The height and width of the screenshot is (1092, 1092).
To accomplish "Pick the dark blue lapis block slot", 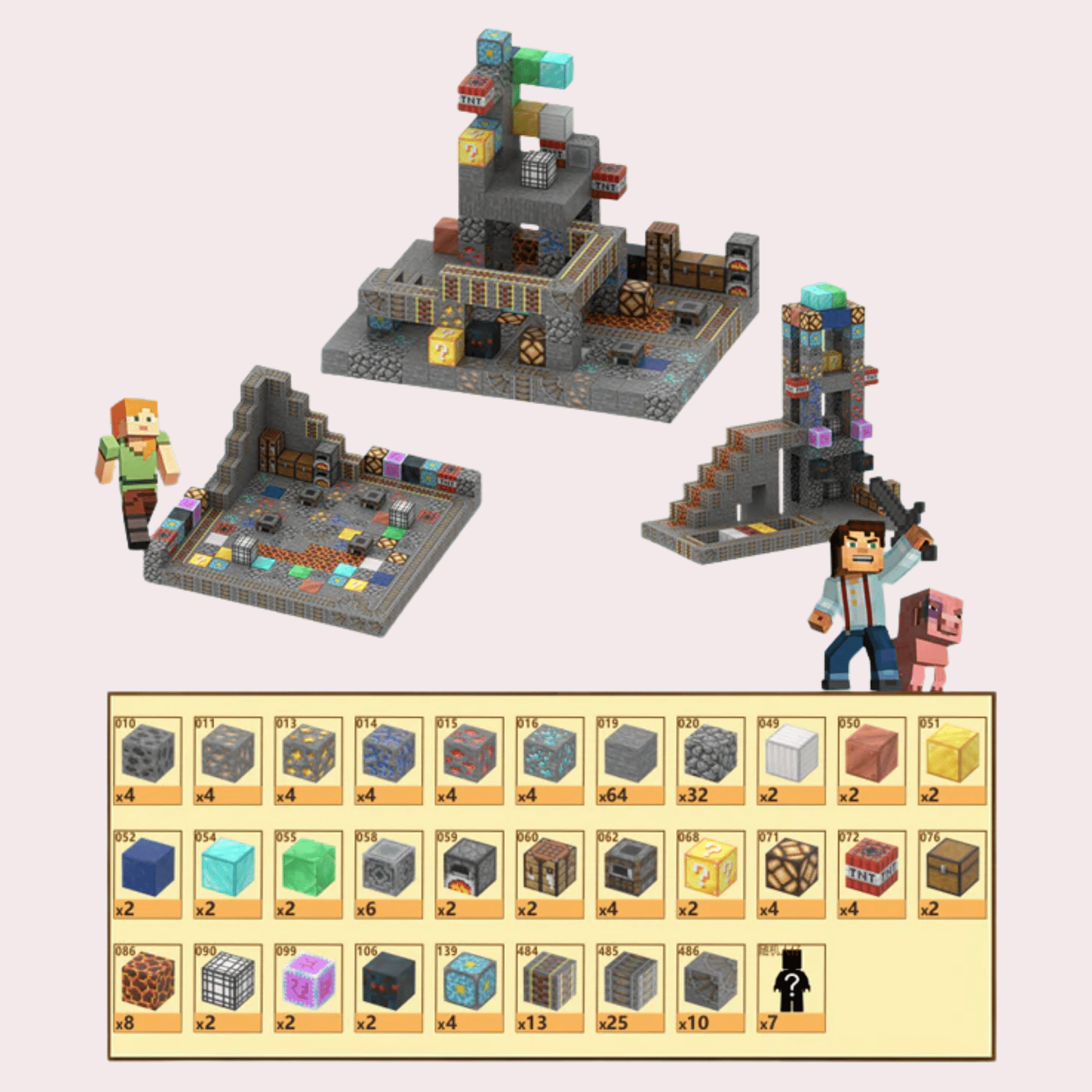I will pyautogui.click(x=148, y=874).
